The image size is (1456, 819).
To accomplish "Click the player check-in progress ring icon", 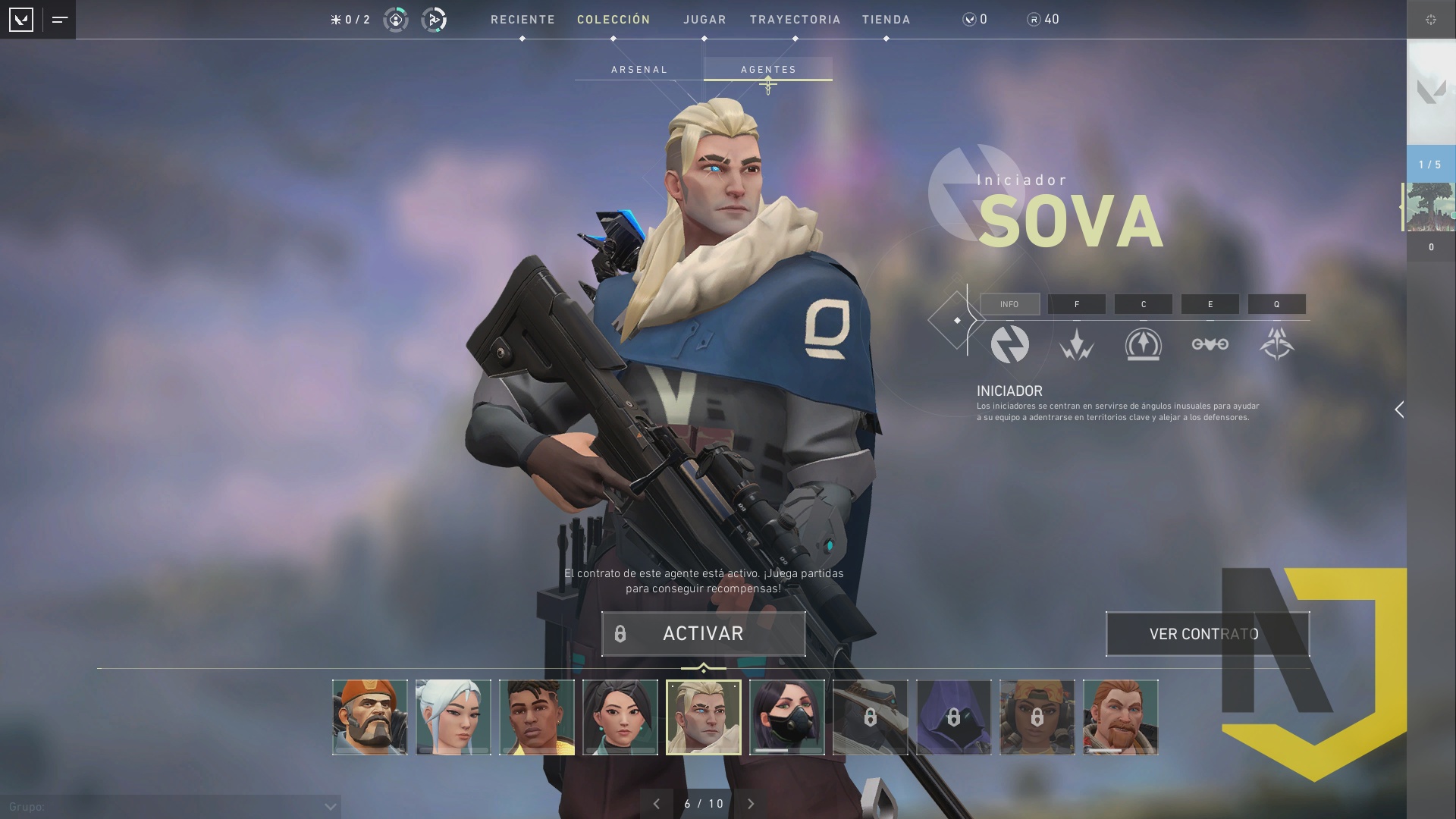I will (395, 20).
